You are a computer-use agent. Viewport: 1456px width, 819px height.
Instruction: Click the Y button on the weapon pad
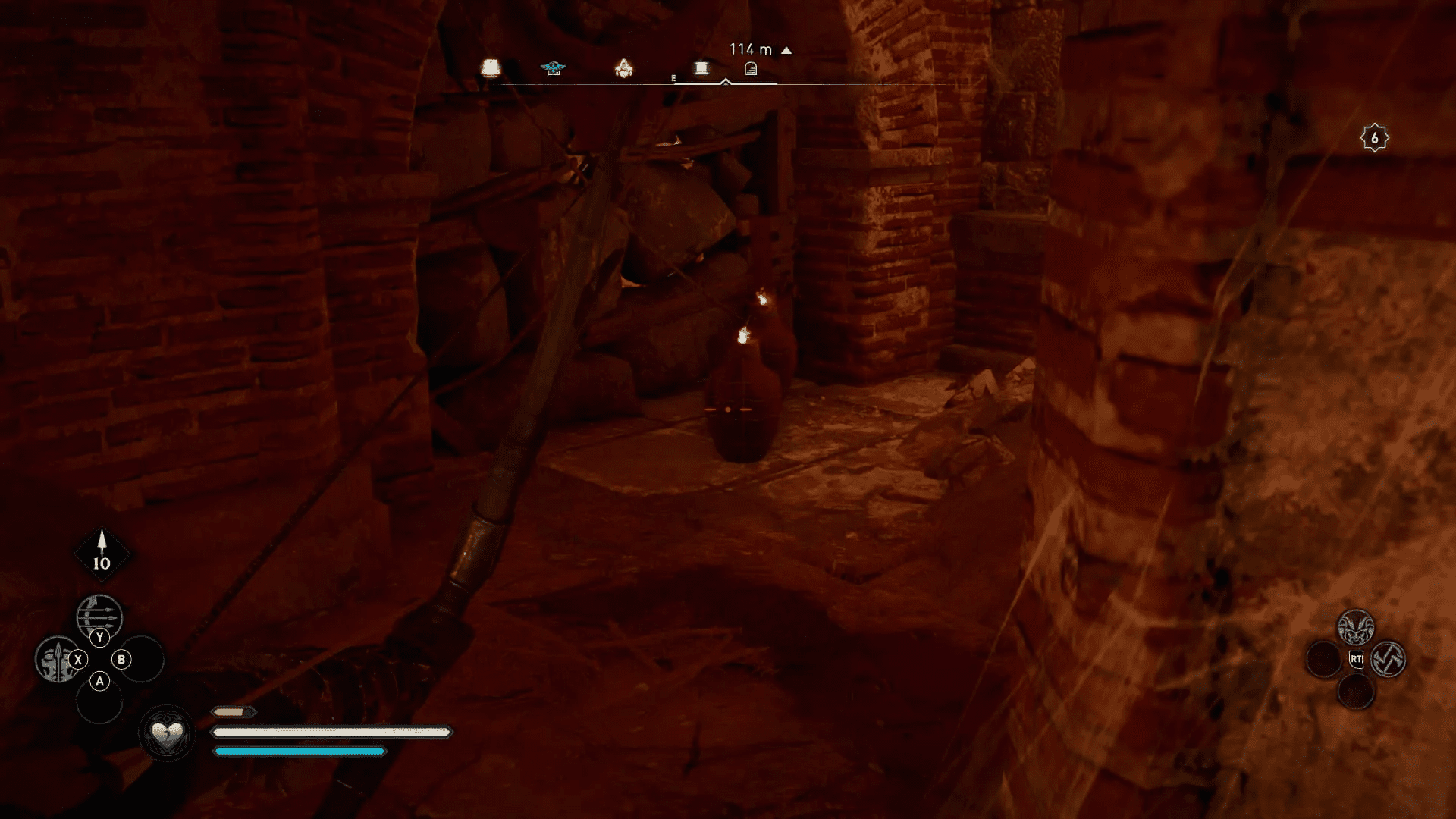point(99,637)
